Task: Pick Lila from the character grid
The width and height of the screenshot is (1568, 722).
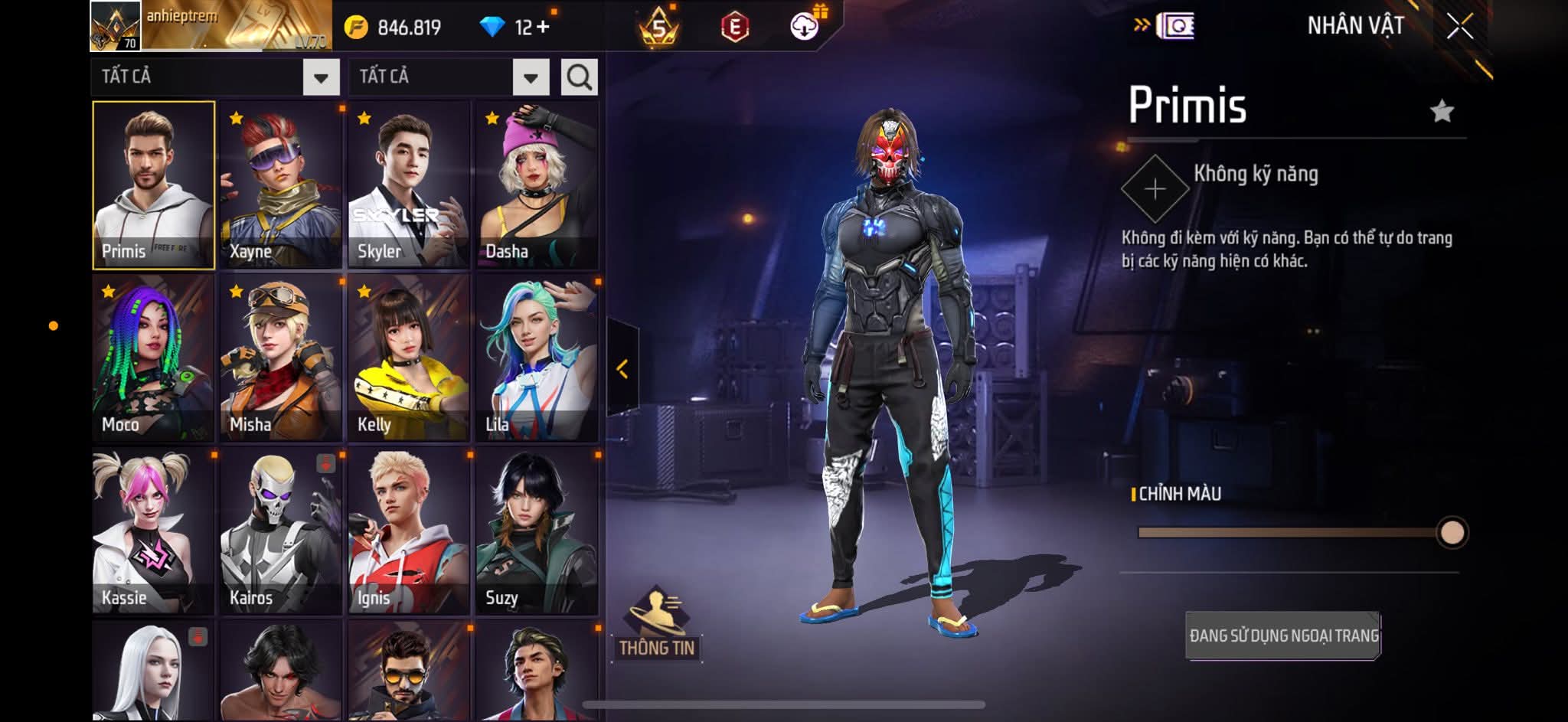Action: click(537, 358)
